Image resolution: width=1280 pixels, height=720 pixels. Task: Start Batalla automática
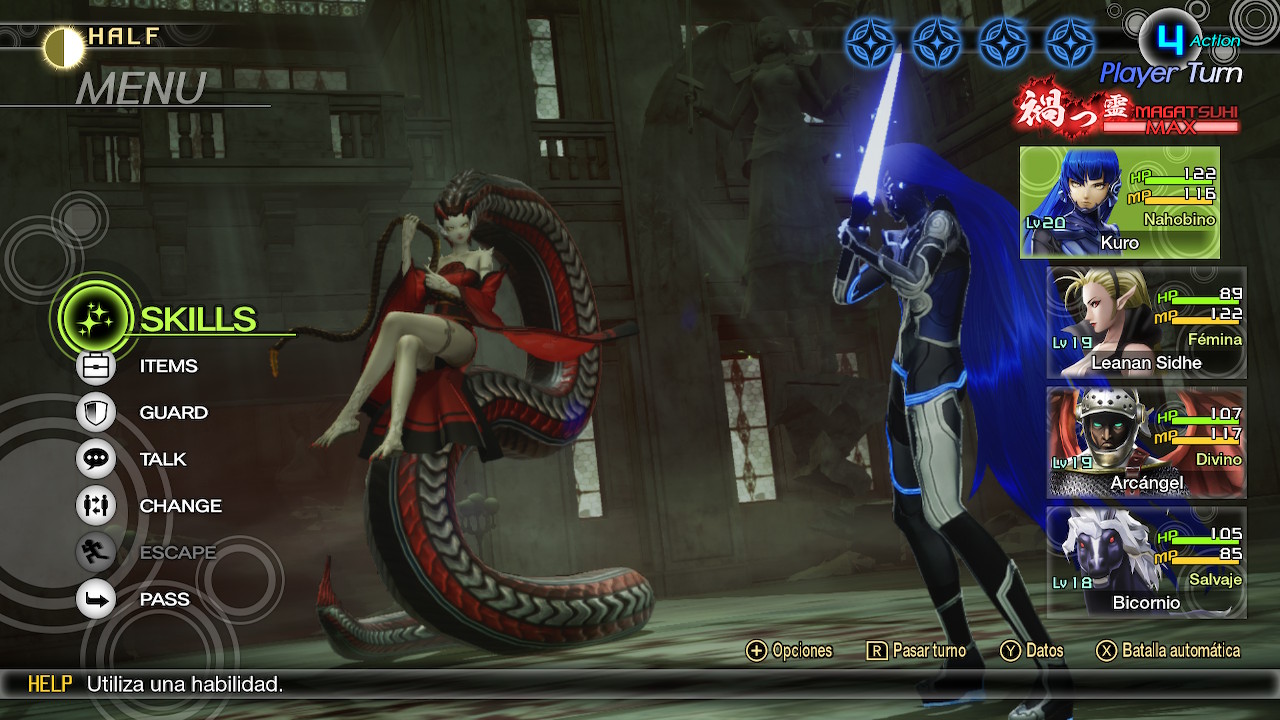pos(1168,651)
